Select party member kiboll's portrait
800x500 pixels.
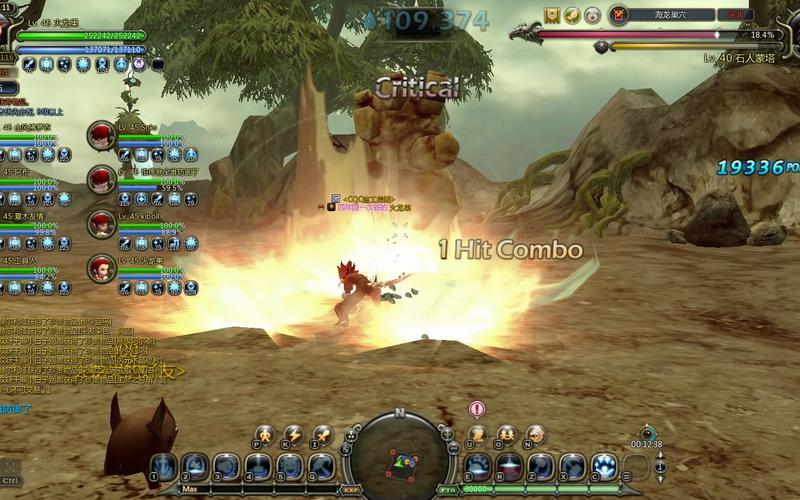click(x=101, y=224)
